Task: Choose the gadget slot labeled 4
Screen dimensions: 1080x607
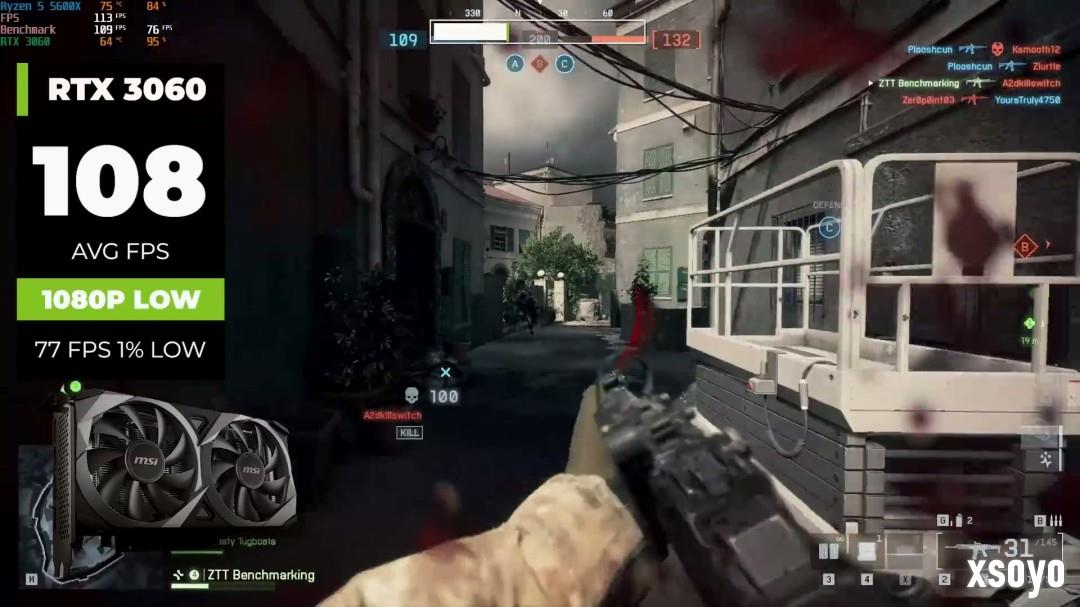Action: point(866,550)
